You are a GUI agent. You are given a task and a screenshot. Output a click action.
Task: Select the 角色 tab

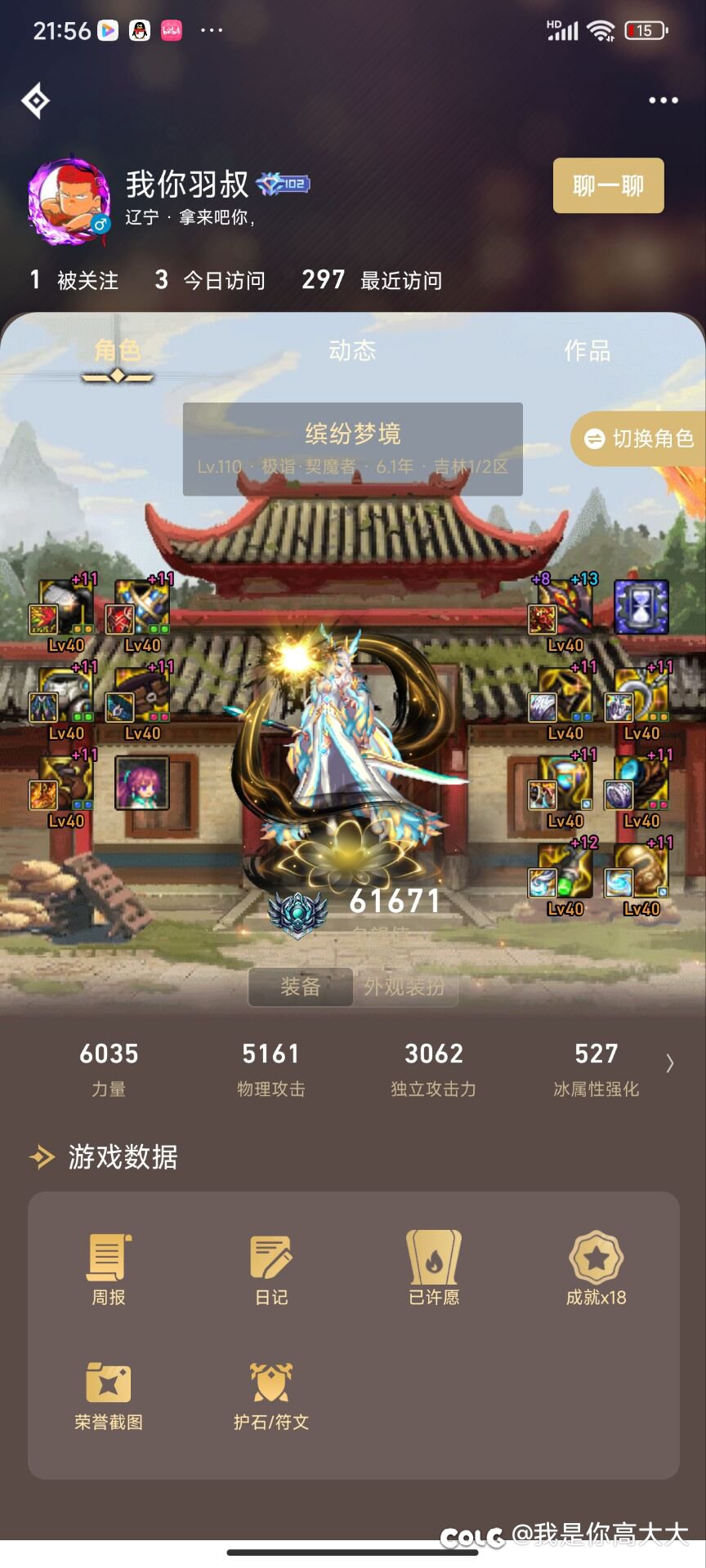pos(118,351)
